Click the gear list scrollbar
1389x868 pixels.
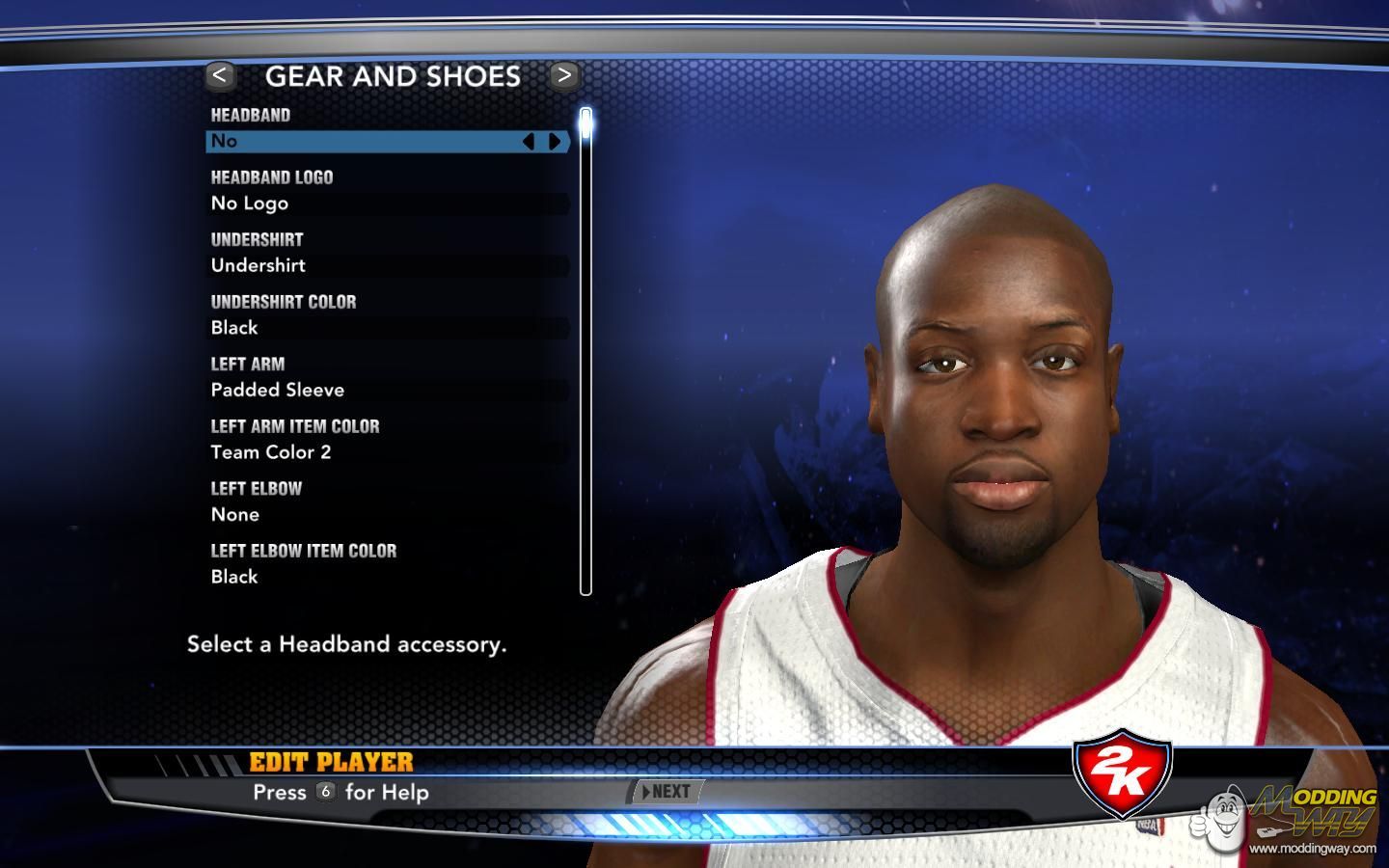(586, 352)
